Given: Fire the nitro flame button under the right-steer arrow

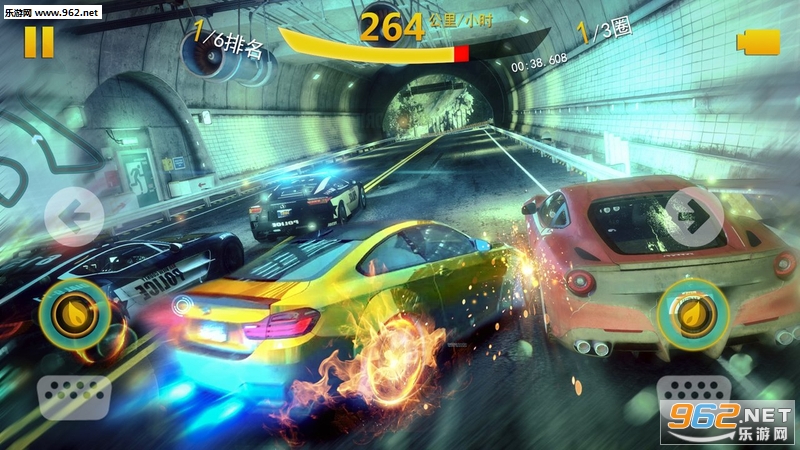Looking at the screenshot, I should (689, 313).
